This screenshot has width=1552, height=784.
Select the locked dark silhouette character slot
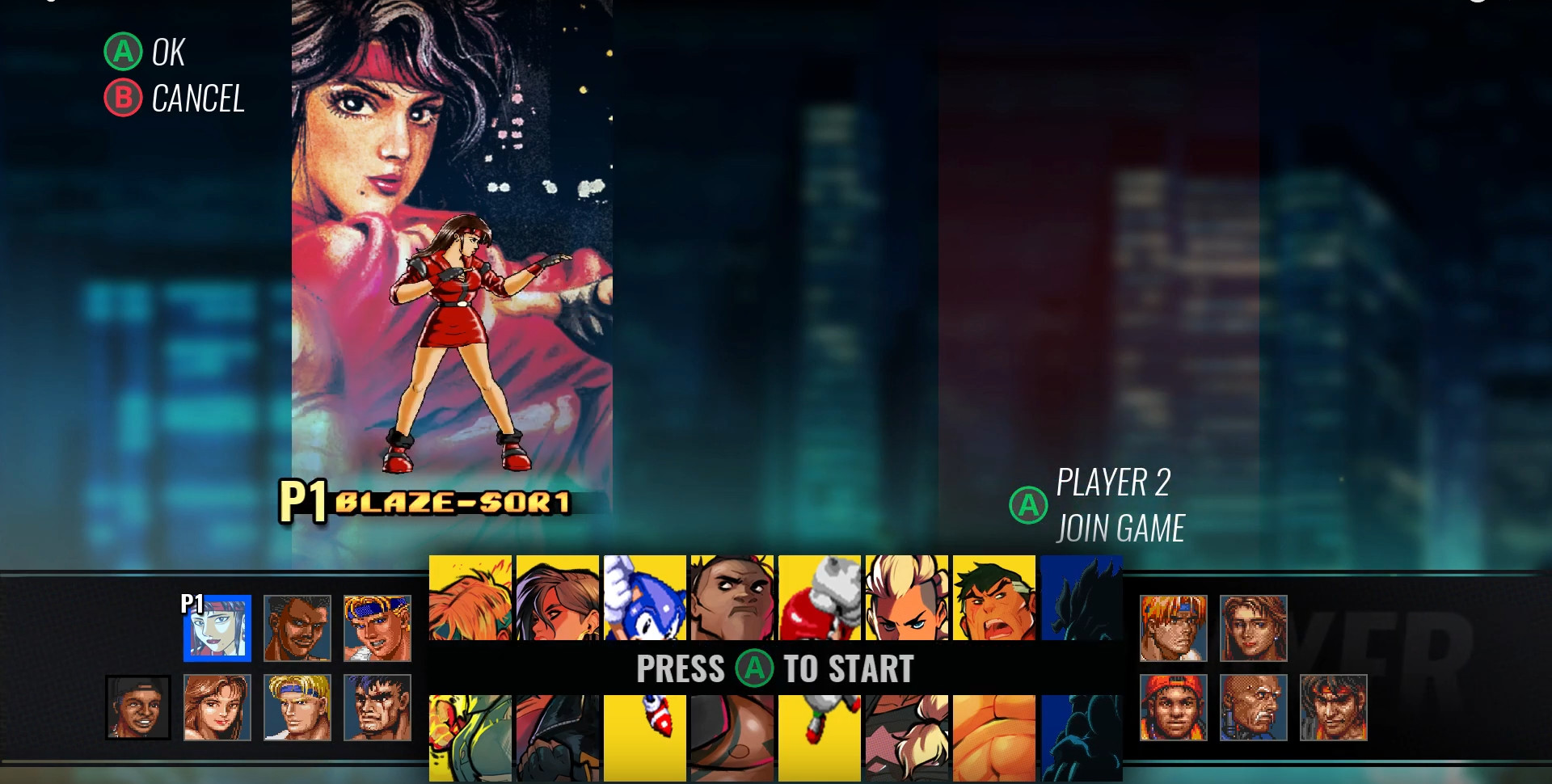(1081, 596)
